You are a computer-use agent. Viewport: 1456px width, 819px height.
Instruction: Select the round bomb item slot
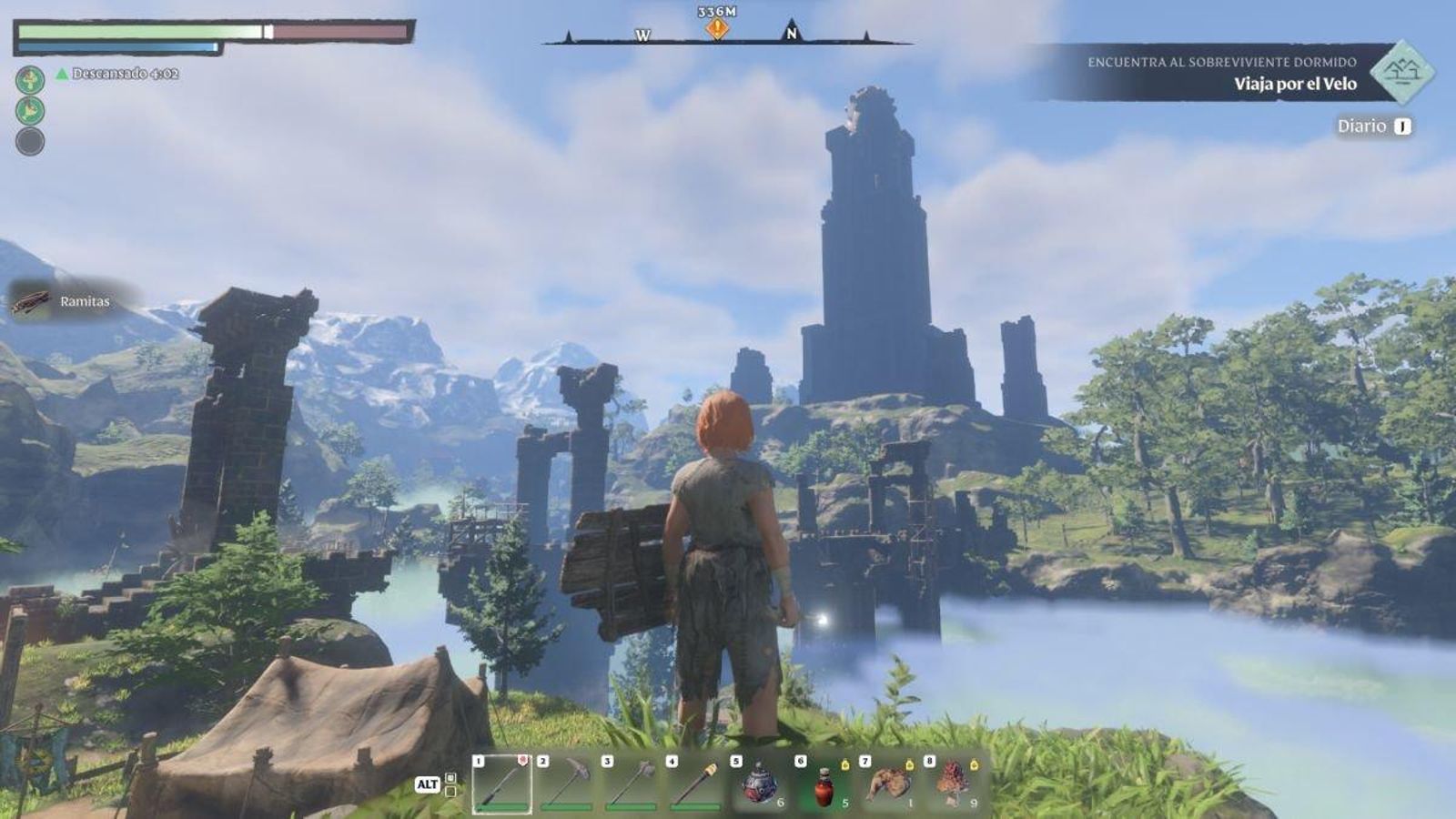coord(760,784)
